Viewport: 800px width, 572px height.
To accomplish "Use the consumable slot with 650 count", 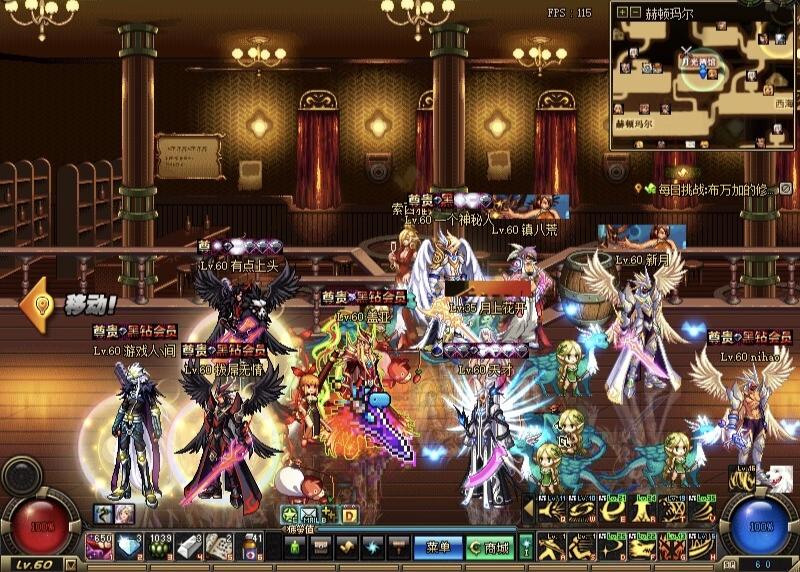I will [99, 546].
